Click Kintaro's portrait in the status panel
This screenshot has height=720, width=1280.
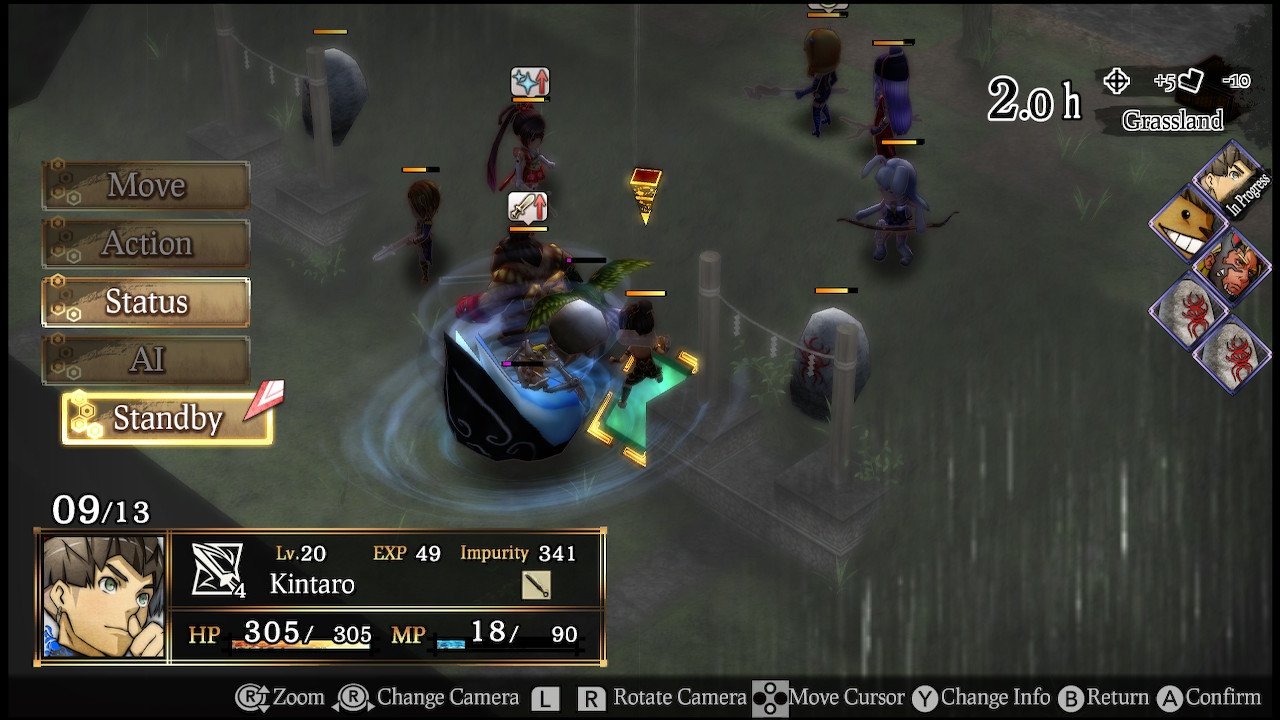(x=103, y=598)
